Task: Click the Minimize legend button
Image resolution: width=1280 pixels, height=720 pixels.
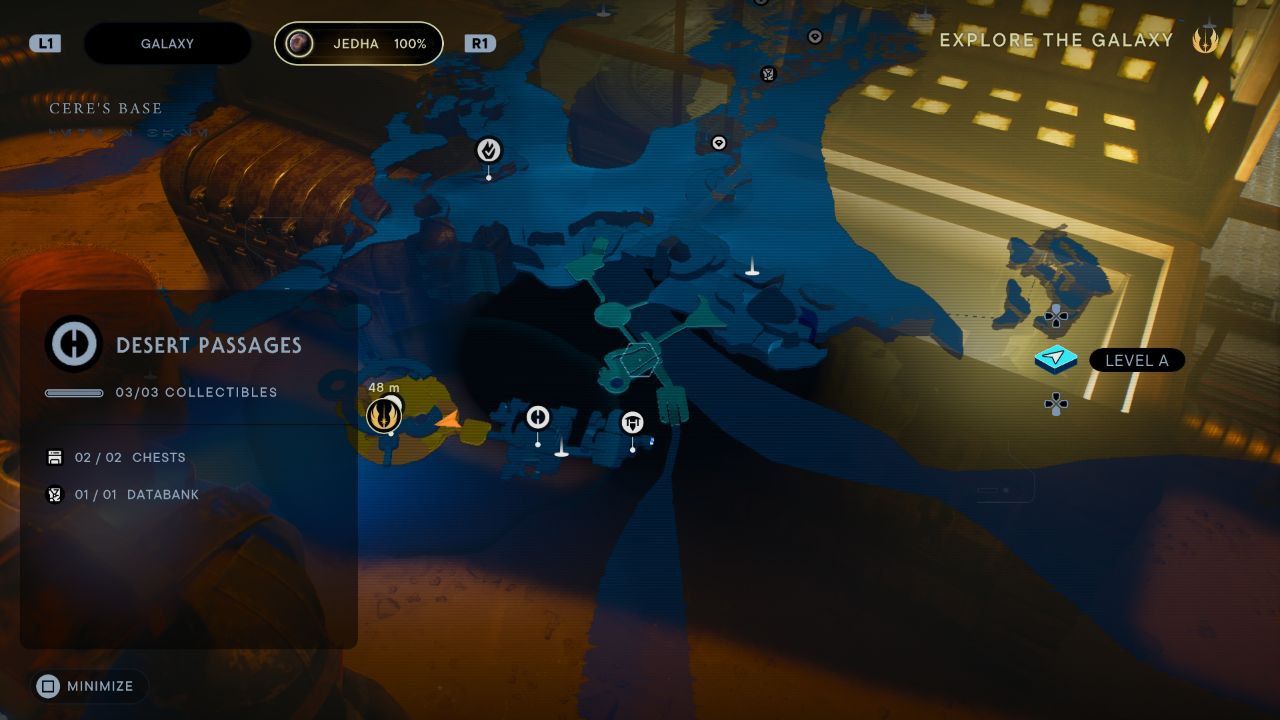Action: (88, 686)
